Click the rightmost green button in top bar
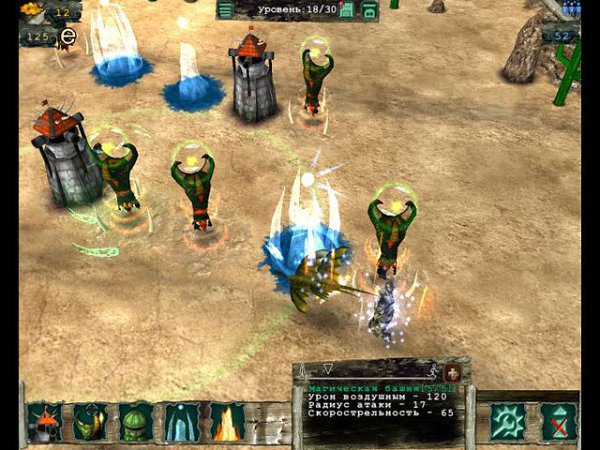 pos(369,10)
